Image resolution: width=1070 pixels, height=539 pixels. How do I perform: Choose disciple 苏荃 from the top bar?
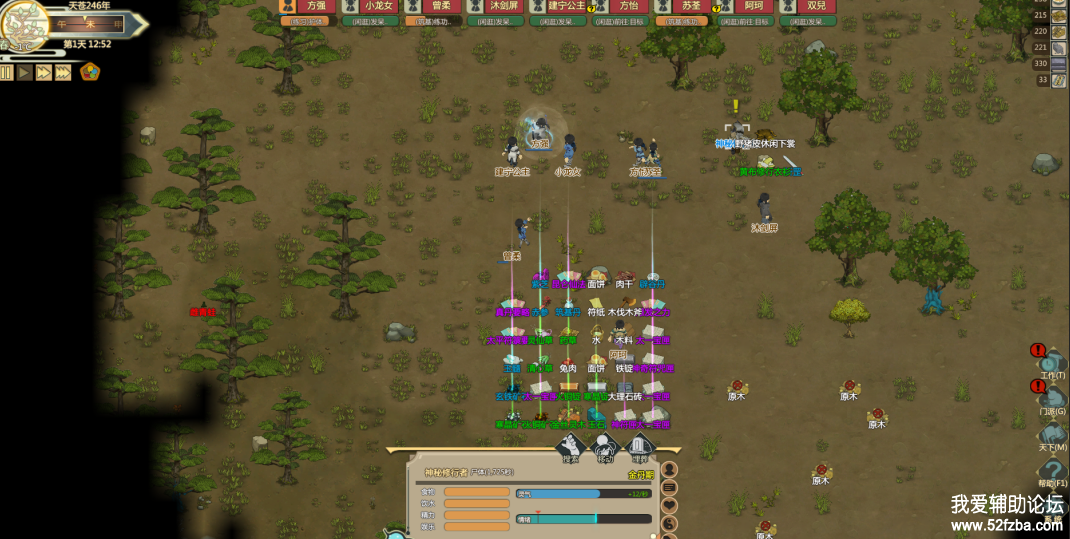pos(682,6)
